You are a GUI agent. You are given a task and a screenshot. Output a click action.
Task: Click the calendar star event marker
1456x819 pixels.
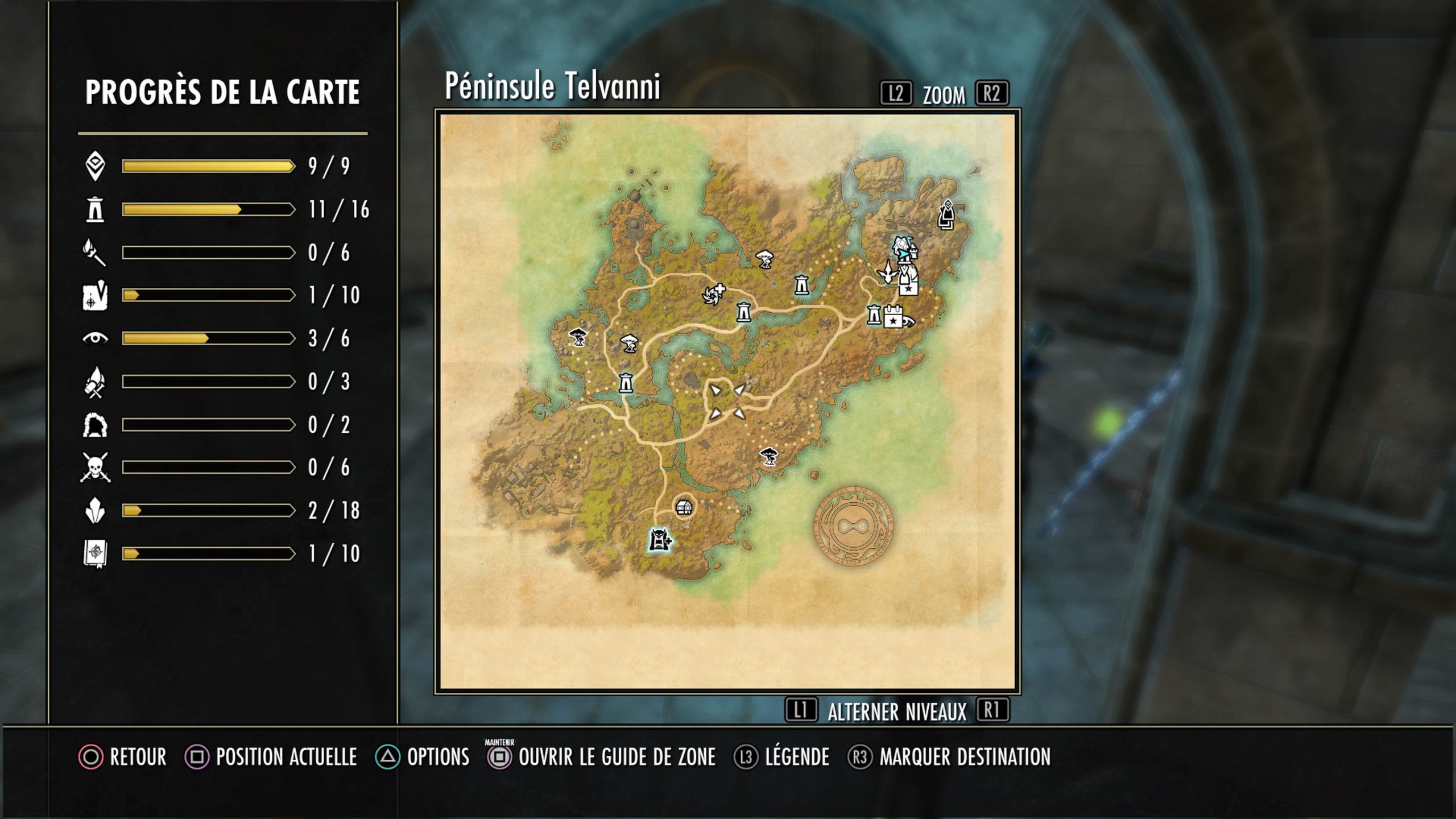coord(894,317)
